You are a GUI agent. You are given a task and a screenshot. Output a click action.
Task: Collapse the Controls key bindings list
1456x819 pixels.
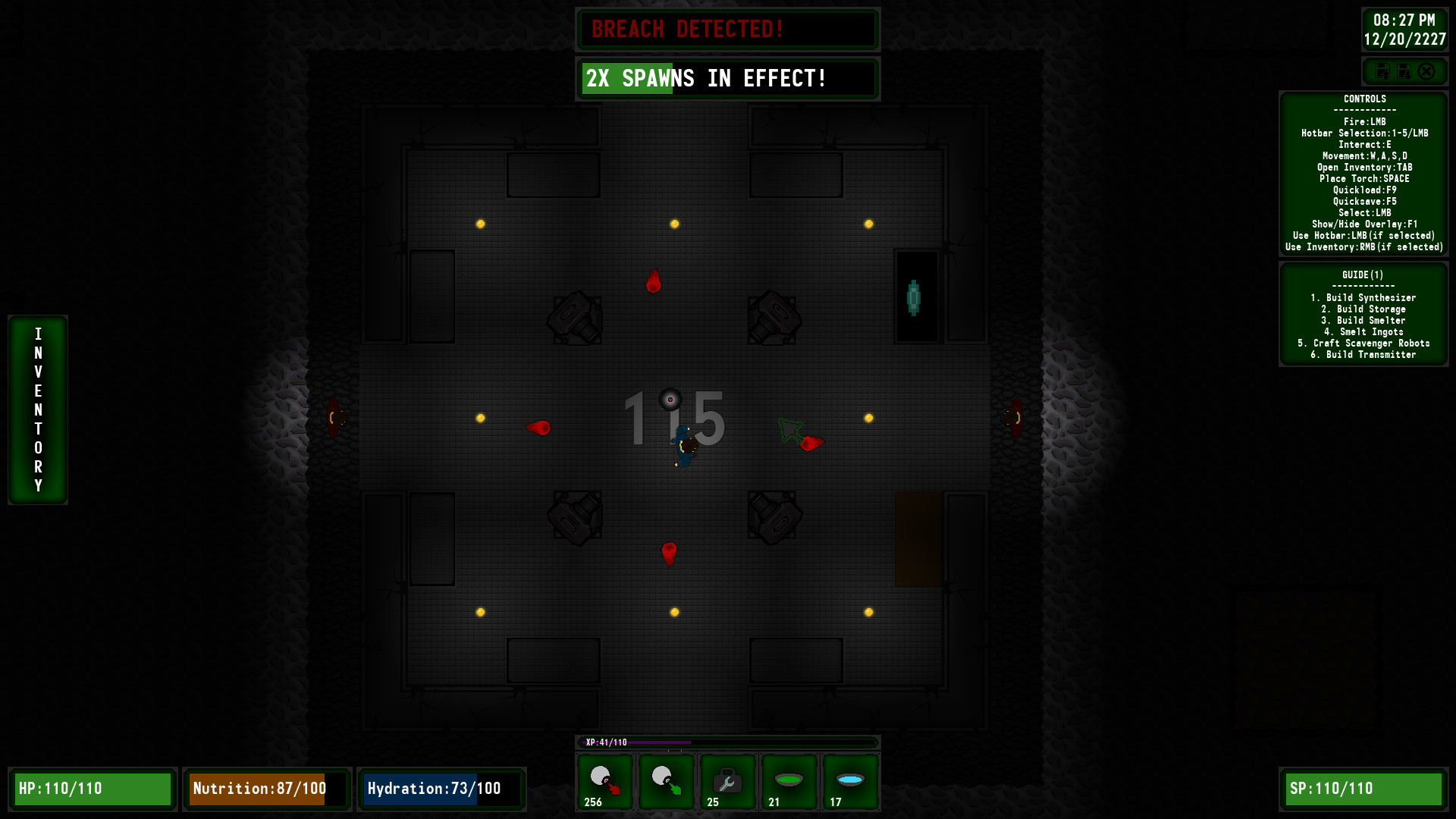pos(1365,99)
